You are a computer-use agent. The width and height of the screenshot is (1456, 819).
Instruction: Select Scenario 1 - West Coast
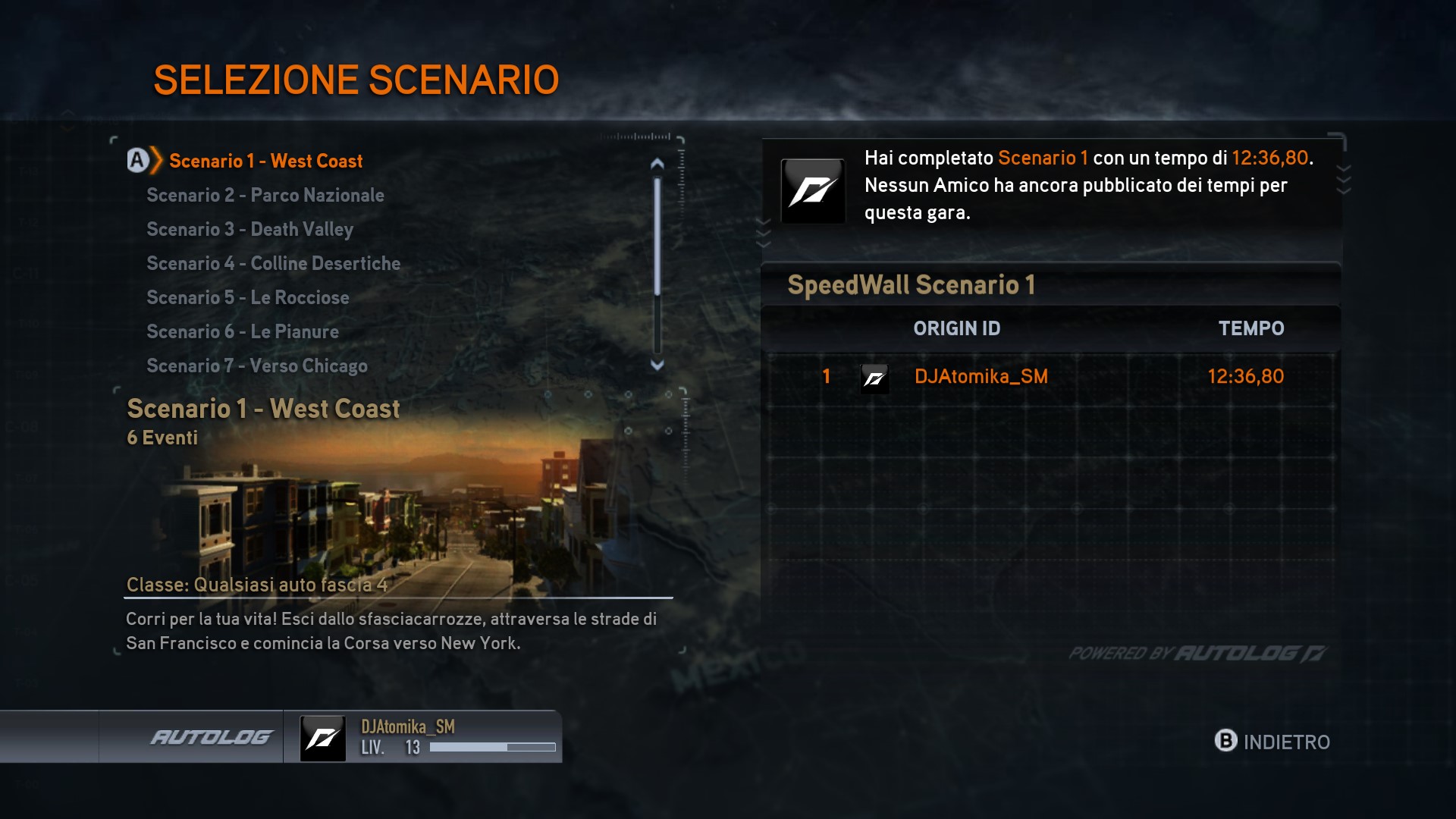pos(265,161)
